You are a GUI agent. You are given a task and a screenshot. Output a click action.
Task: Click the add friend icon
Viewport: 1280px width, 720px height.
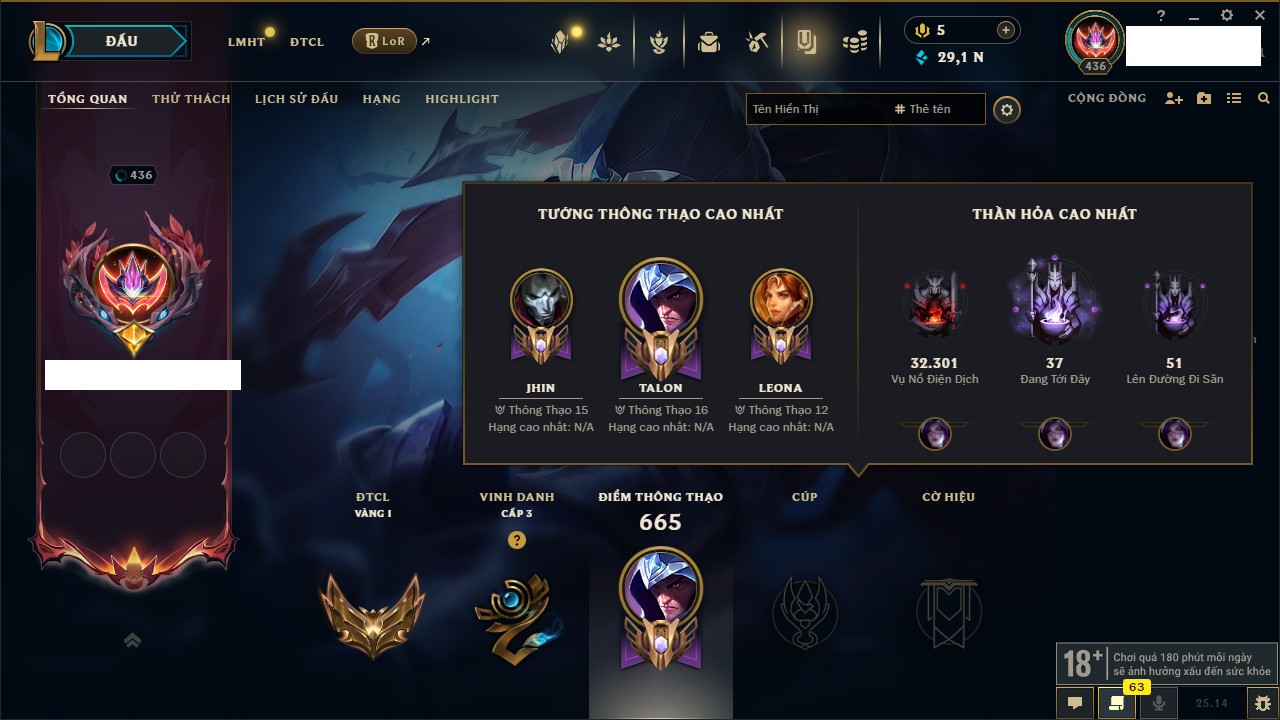tap(1174, 98)
